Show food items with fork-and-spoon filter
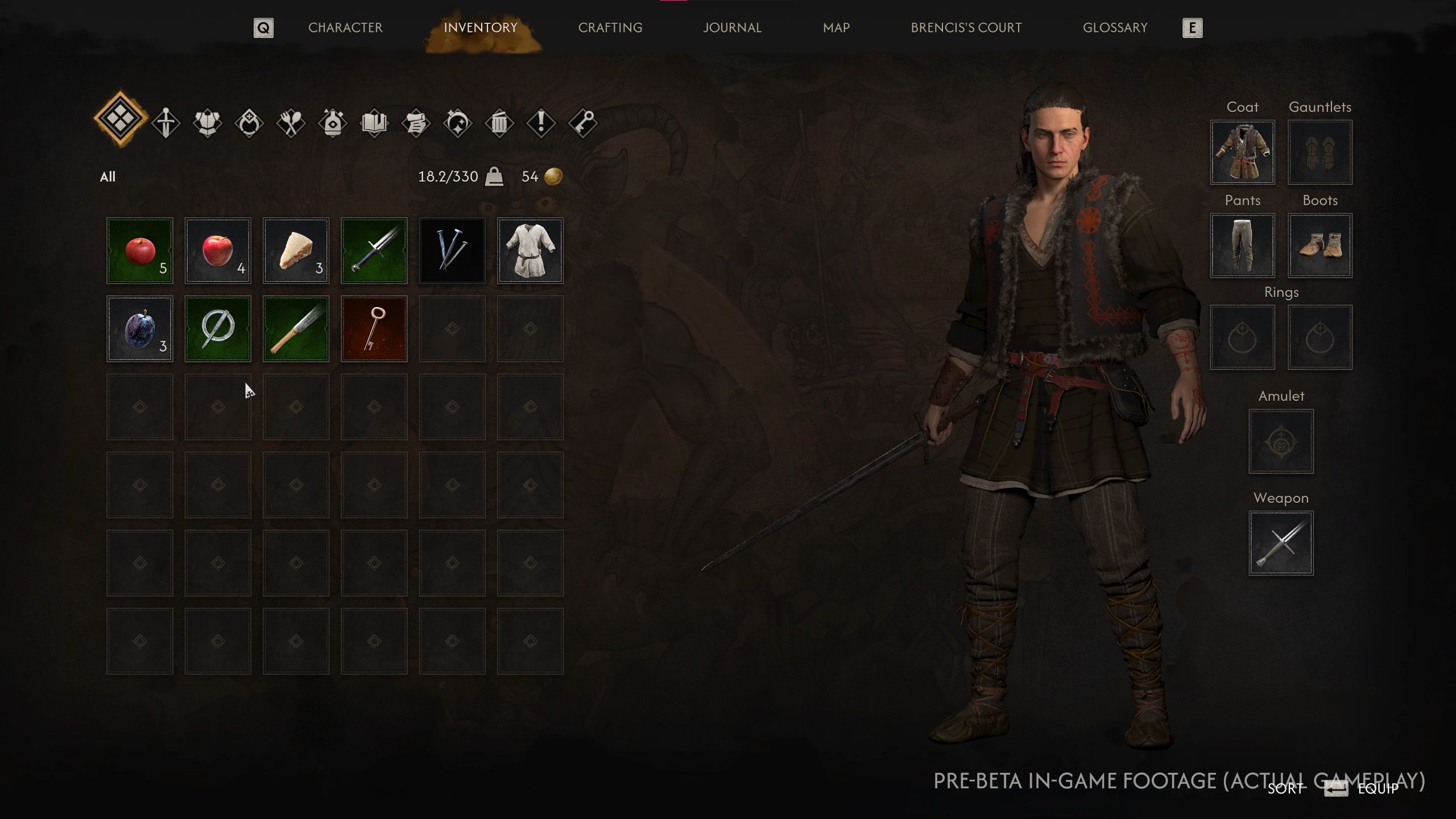Viewport: 1456px width, 819px height. pyautogui.click(x=291, y=122)
